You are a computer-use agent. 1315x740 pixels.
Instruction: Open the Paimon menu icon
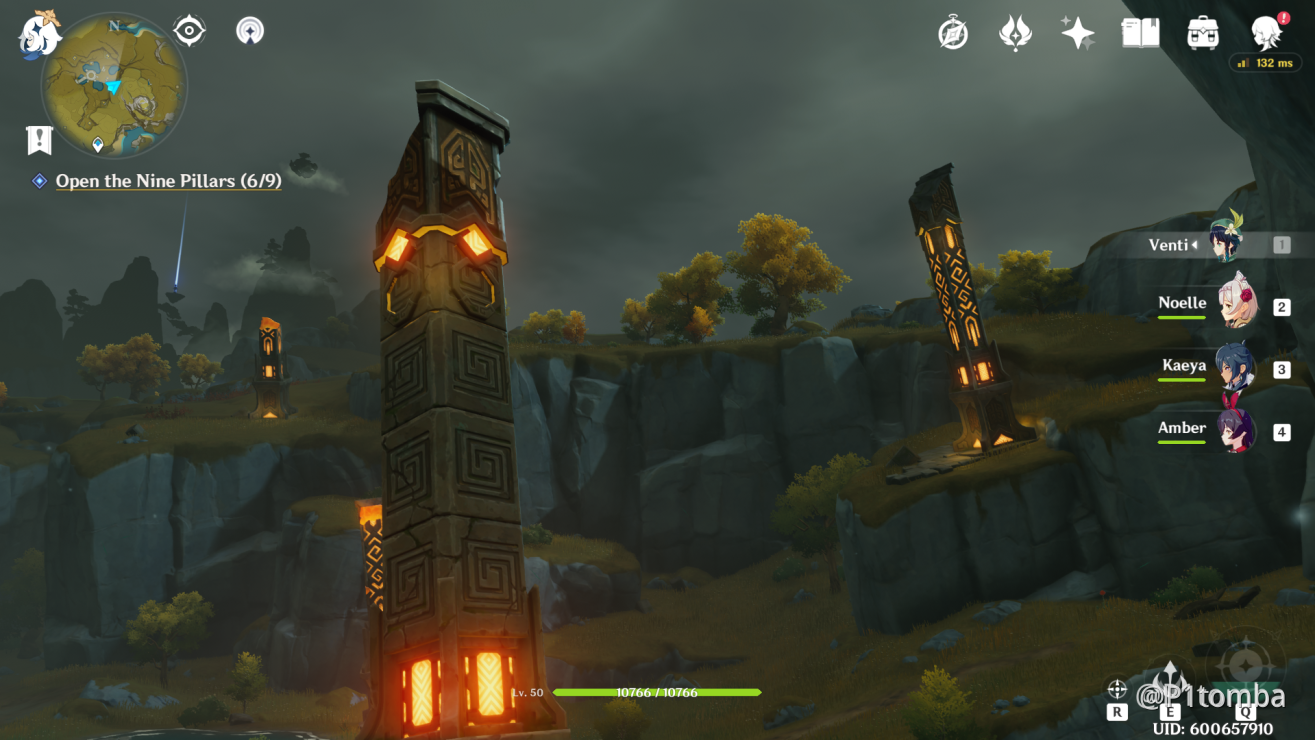point(40,33)
